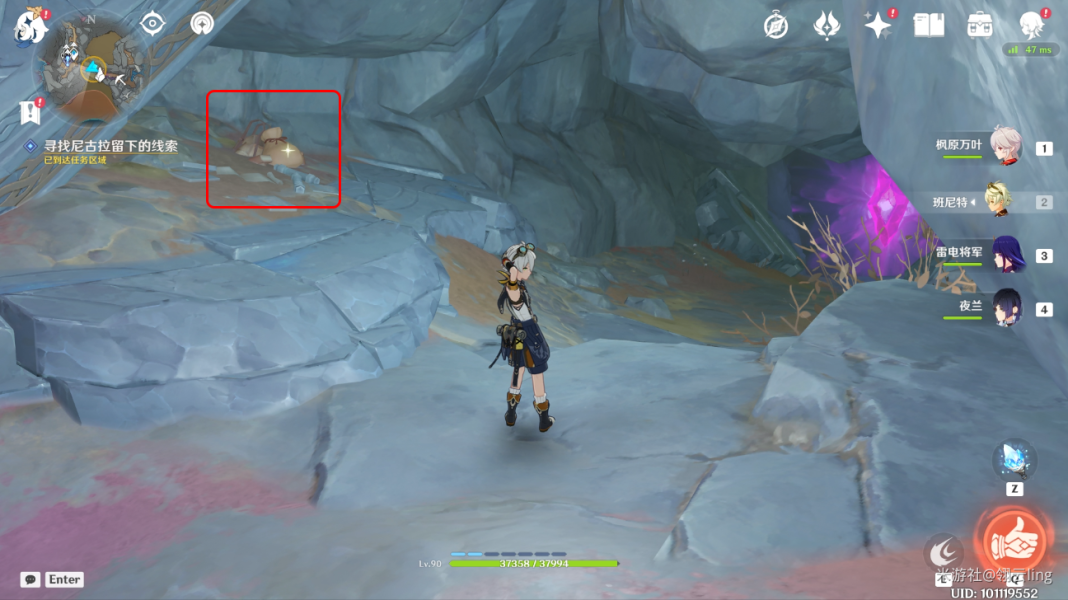Use the blue crystal gadget
This screenshot has width=1068, height=600.
(x=1014, y=460)
